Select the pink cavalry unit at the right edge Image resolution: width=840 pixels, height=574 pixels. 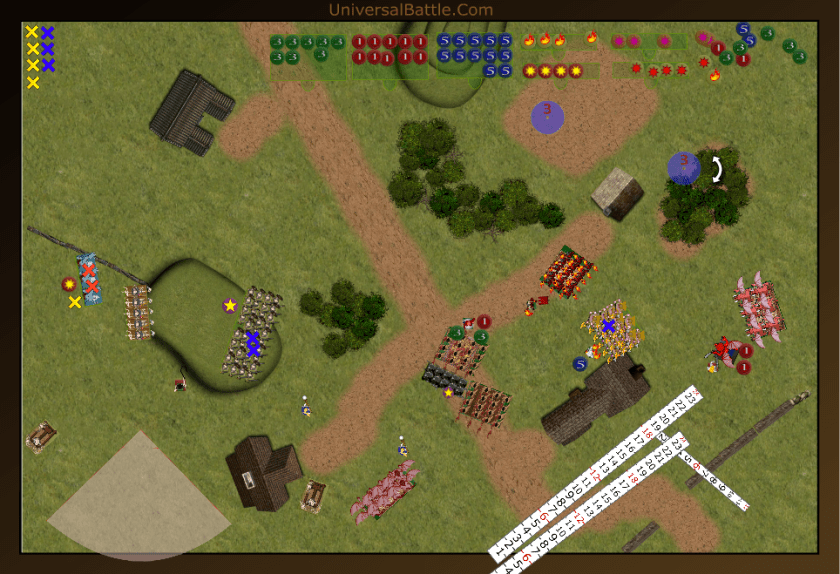click(761, 308)
